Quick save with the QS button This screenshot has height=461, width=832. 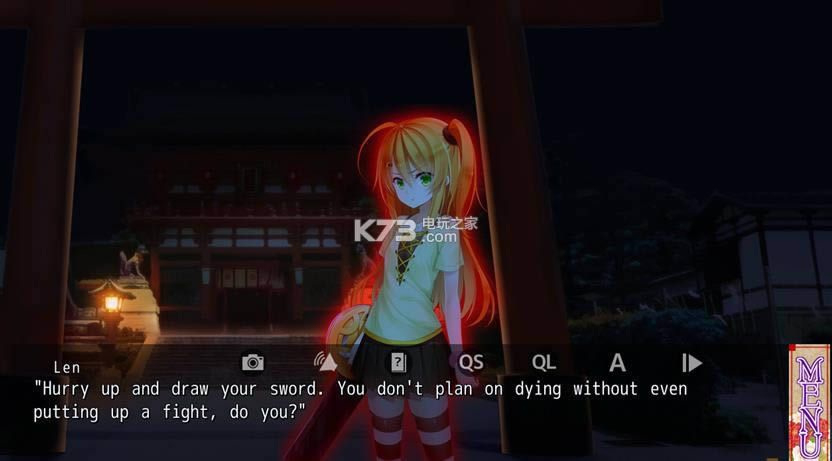point(470,362)
